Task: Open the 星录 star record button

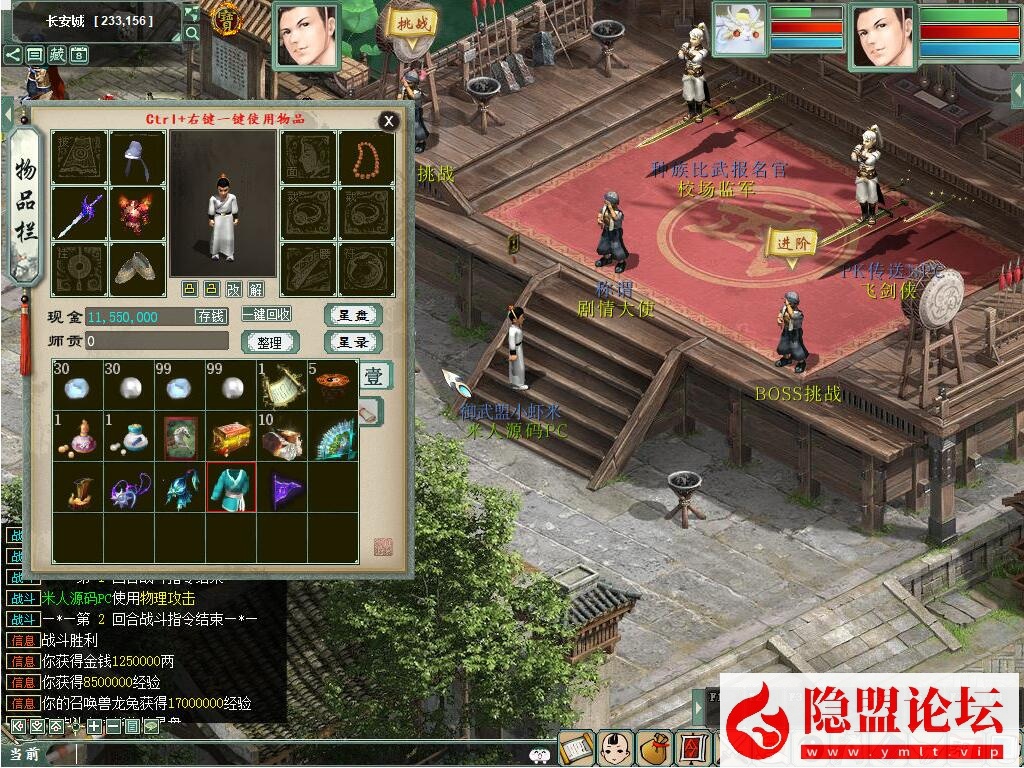Action: click(353, 342)
